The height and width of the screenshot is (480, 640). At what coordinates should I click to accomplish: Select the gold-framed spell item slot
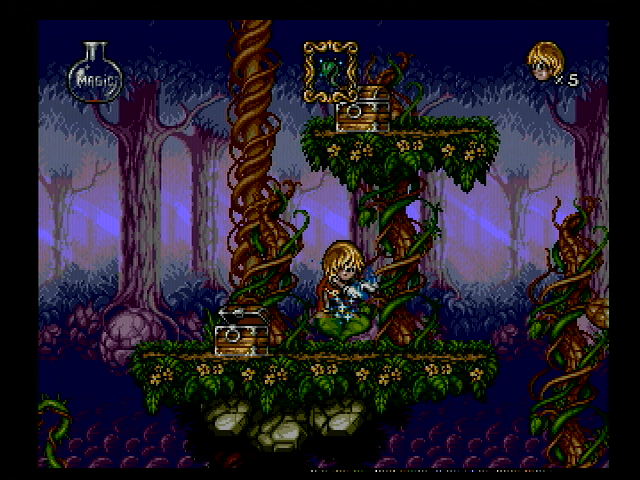[330, 70]
